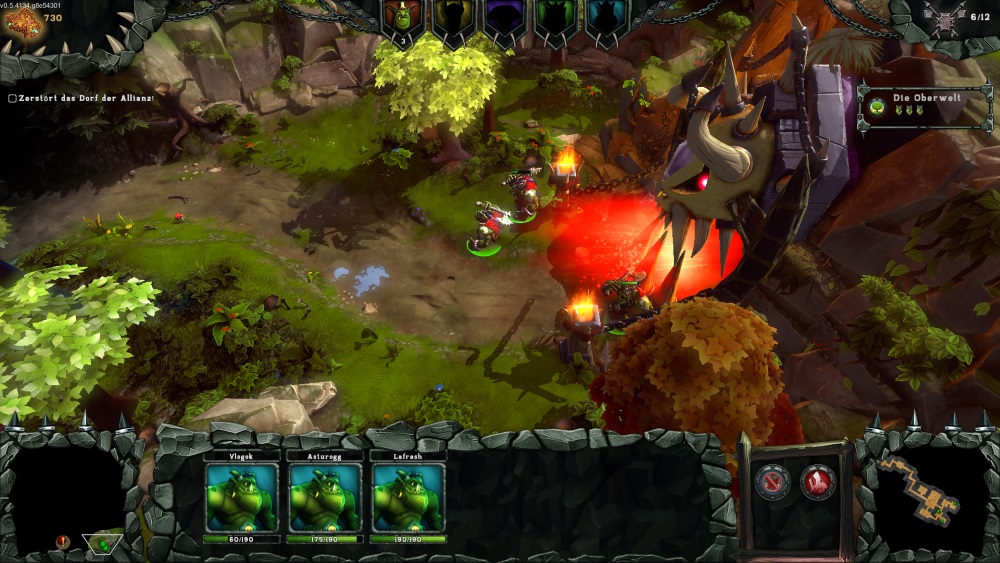Toggle the 'Zerstört das Dorf der Allianz' objective checkbox
Screen dimensions: 1000x563
(12, 98)
